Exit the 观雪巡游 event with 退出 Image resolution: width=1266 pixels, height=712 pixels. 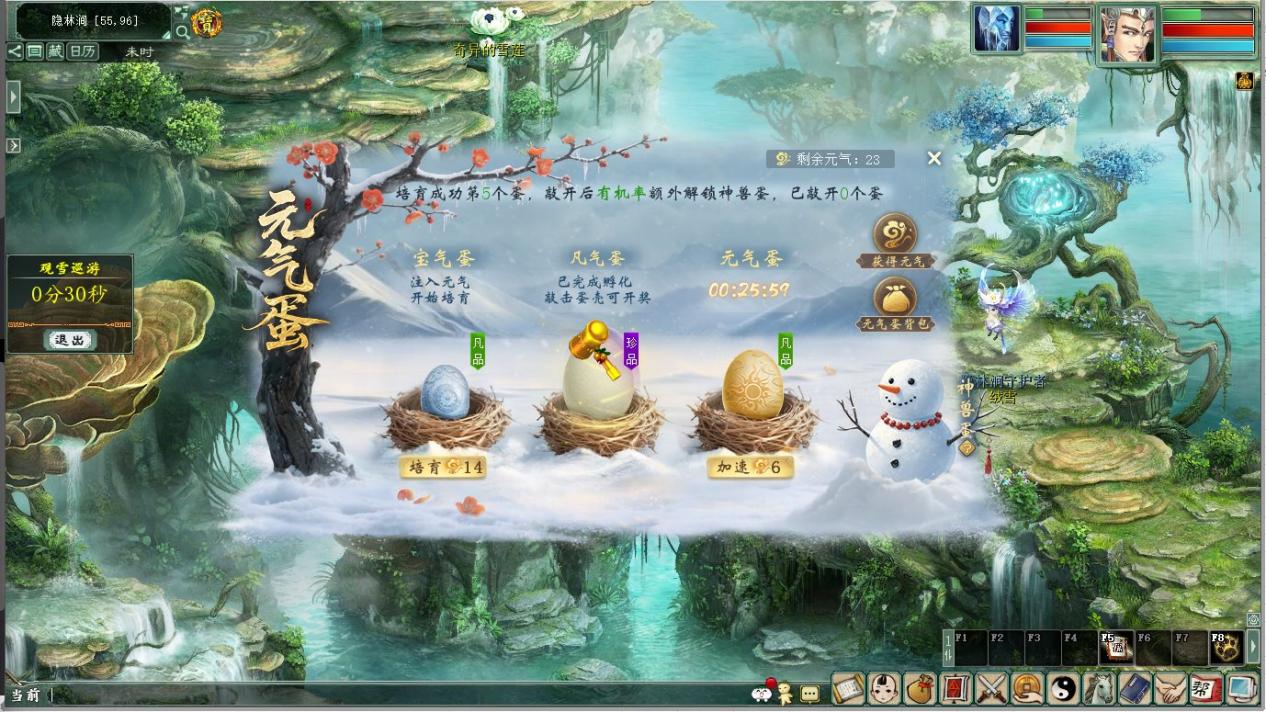pos(70,340)
